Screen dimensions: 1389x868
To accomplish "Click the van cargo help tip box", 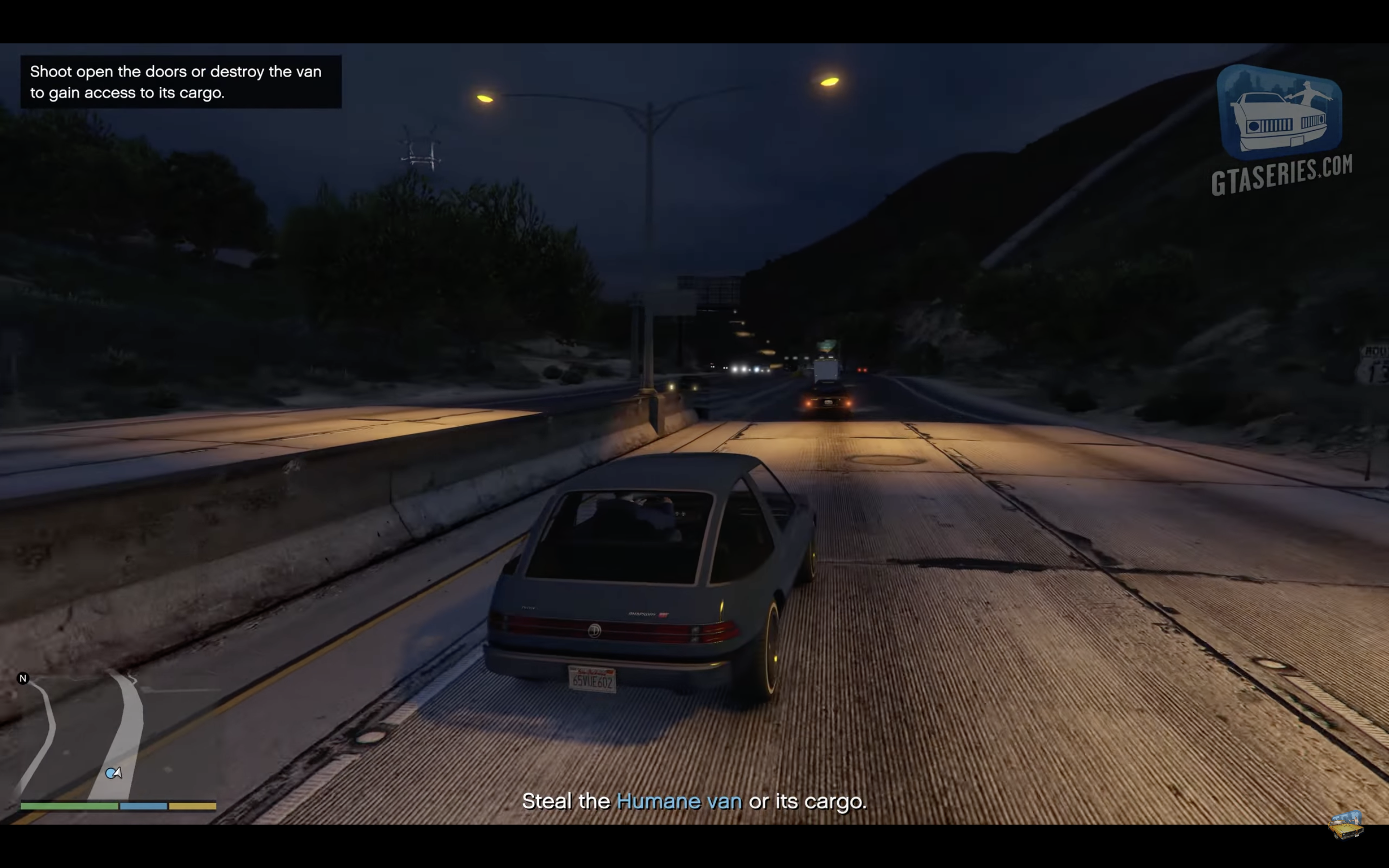I will coord(181,82).
